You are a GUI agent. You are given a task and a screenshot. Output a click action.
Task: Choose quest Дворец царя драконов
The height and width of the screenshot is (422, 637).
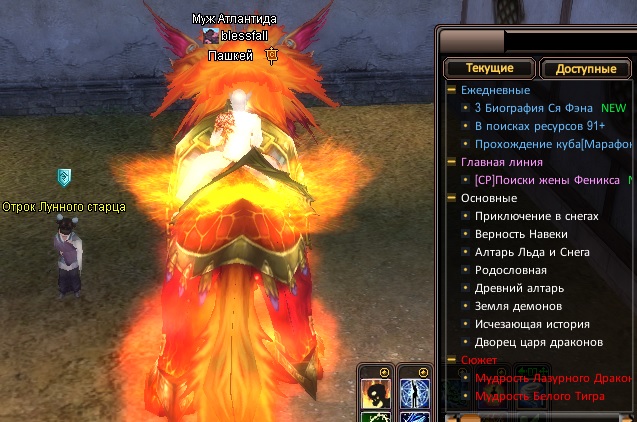point(538,342)
